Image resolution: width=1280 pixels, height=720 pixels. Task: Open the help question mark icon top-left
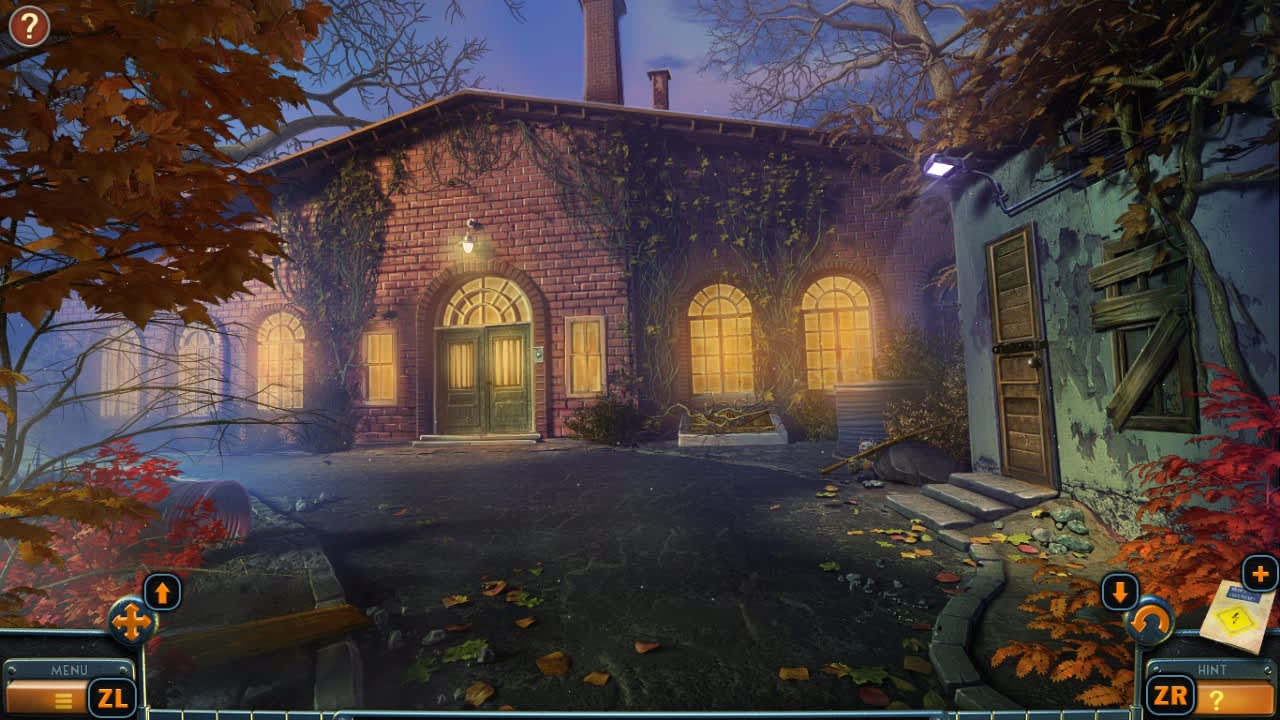pyautogui.click(x=27, y=25)
